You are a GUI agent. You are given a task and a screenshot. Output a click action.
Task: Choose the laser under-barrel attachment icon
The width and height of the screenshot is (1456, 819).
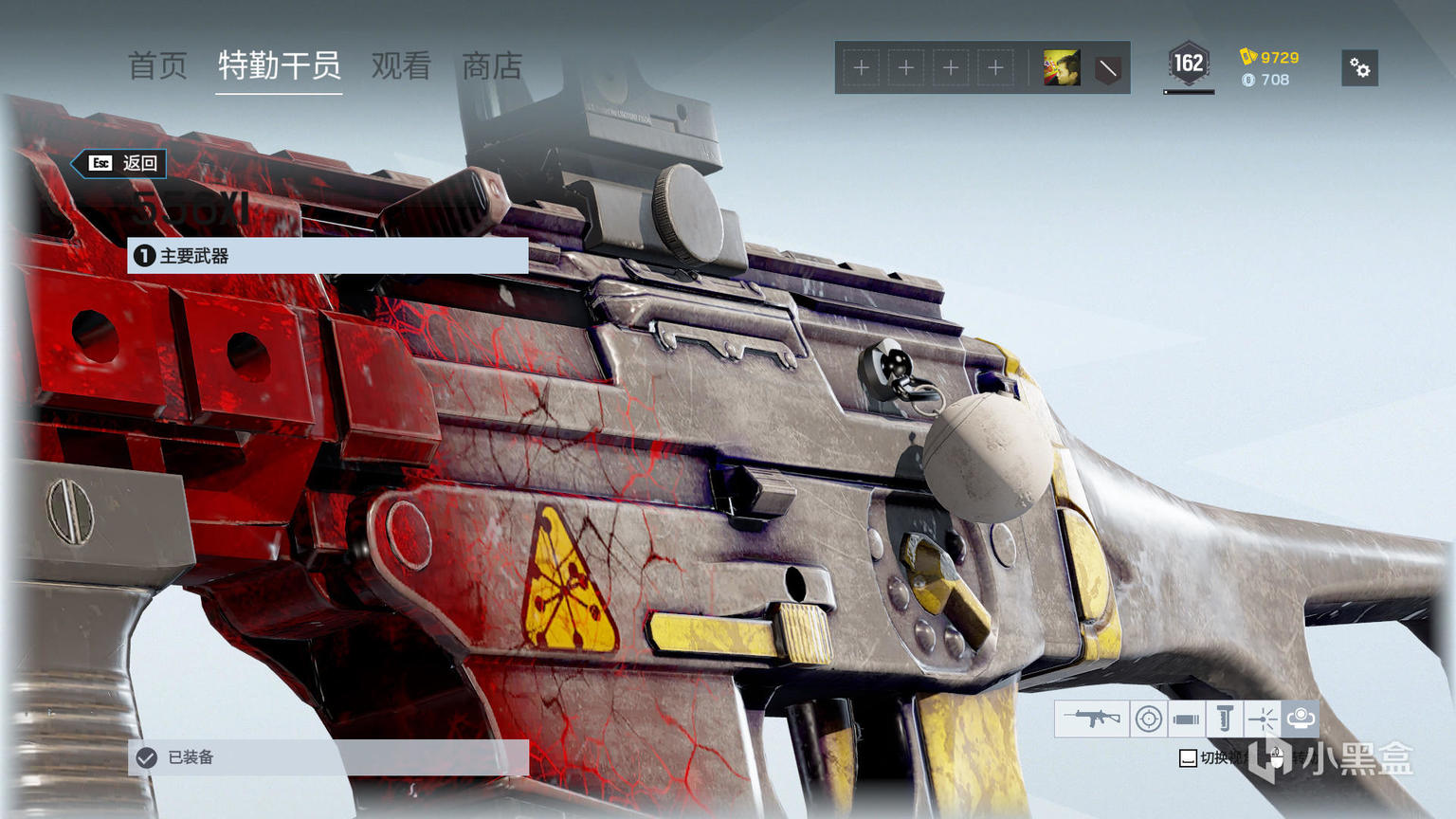click(x=1262, y=719)
